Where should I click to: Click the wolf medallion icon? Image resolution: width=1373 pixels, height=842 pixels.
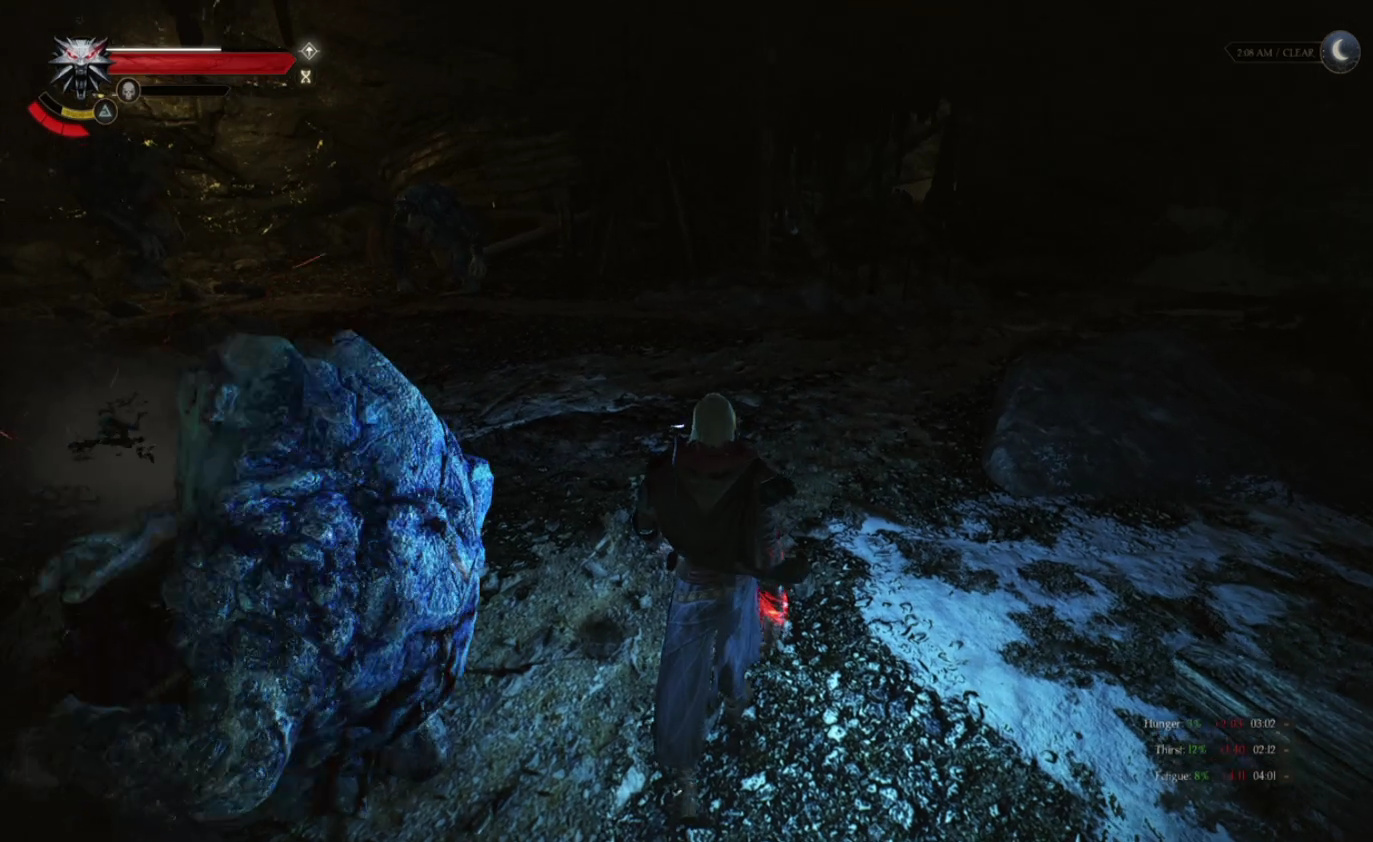point(80,64)
